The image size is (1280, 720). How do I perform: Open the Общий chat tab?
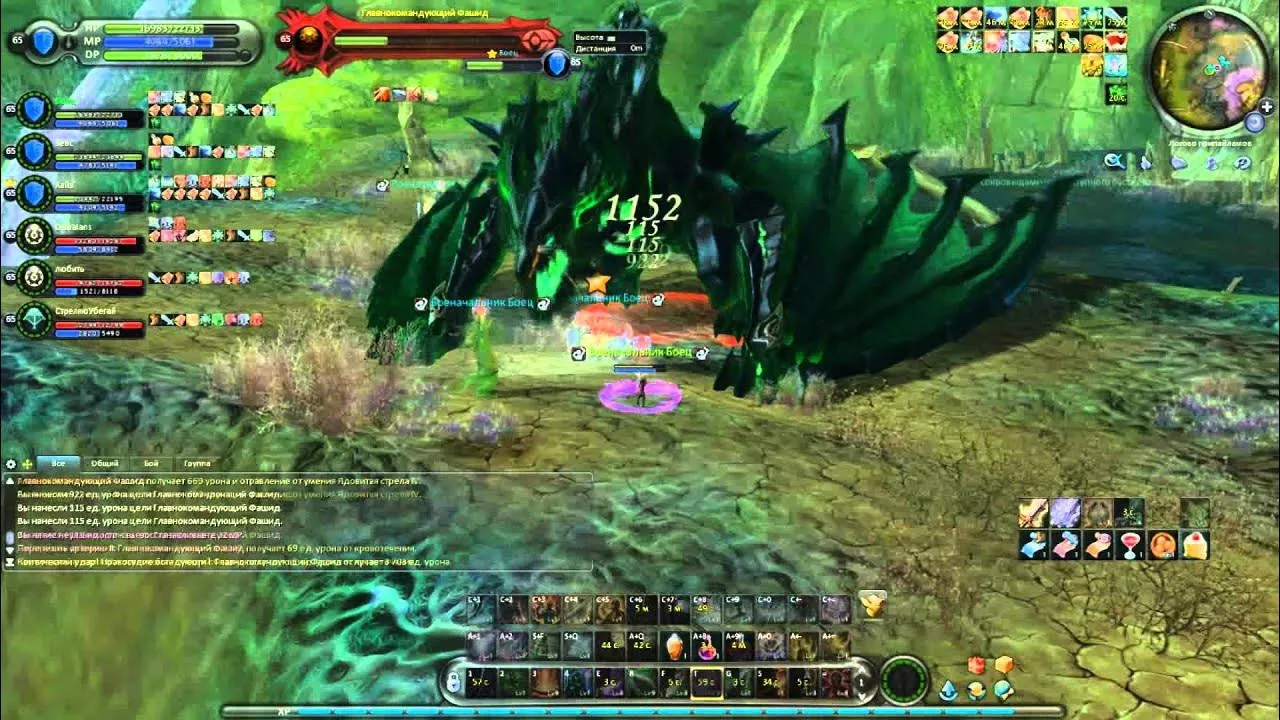105,464
